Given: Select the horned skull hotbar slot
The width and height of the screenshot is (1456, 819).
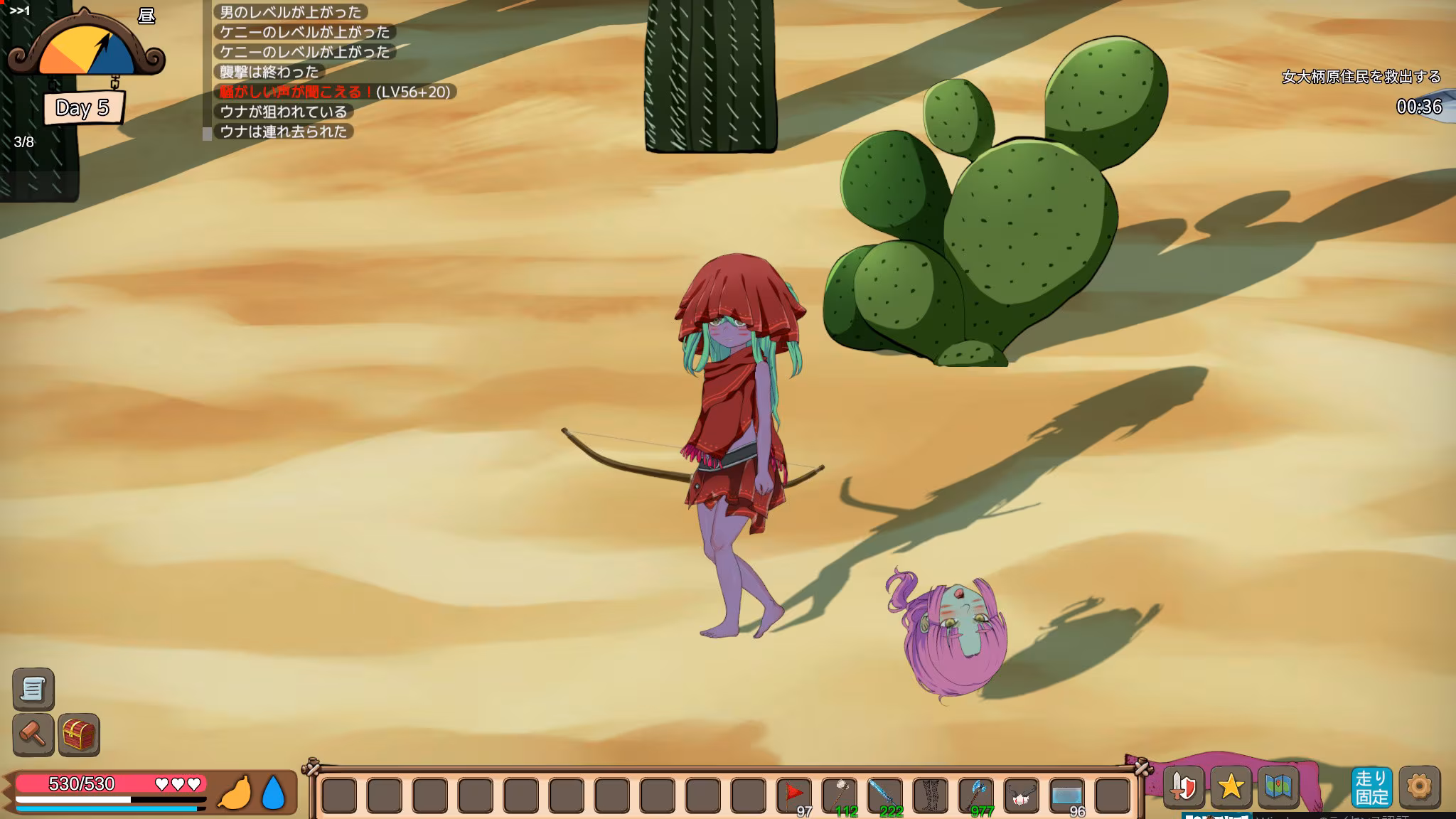Looking at the screenshot, I should point(1022,793).
